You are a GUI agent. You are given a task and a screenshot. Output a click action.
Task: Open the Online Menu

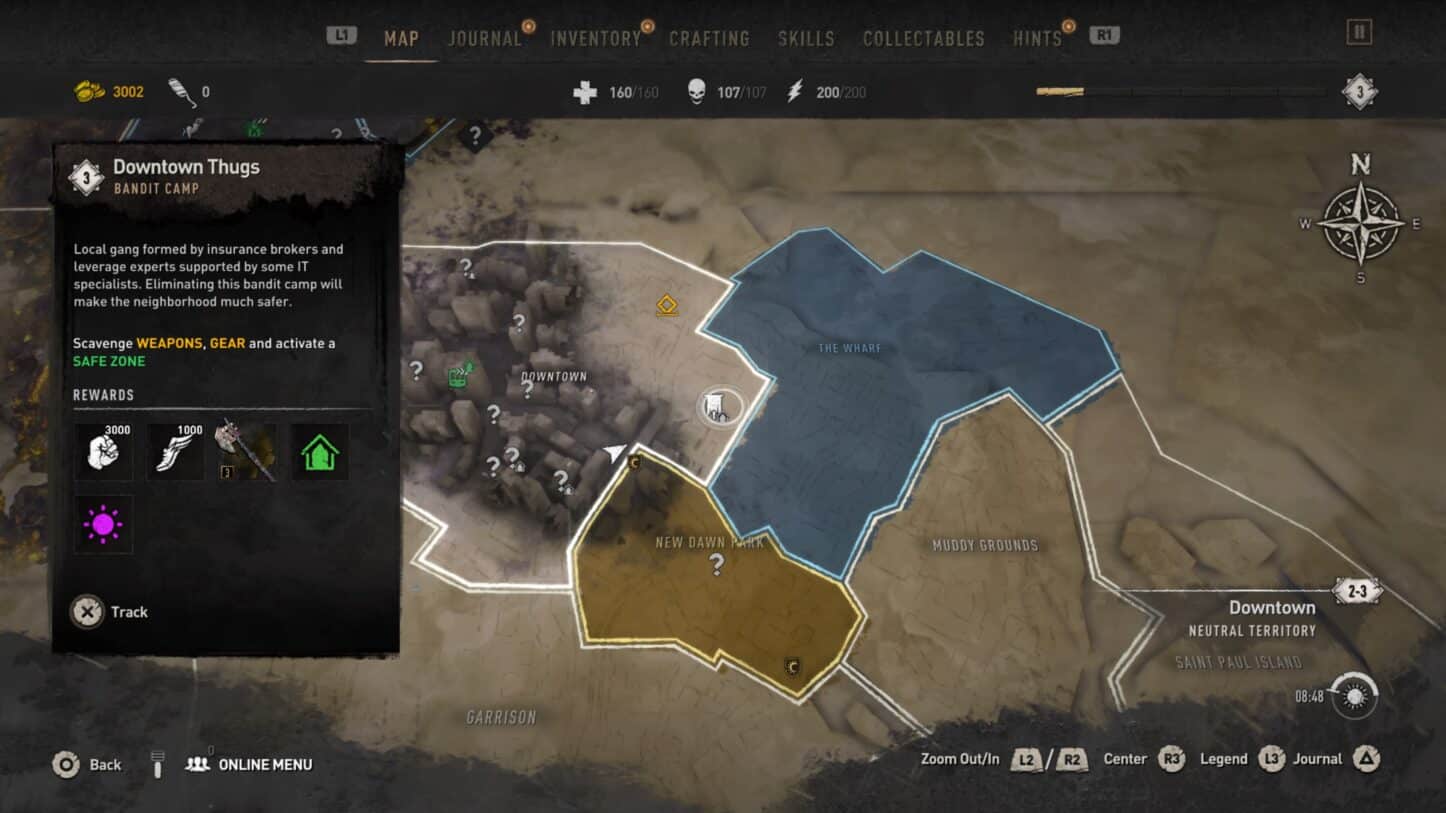pyautogui.click(x=250, y=765)
